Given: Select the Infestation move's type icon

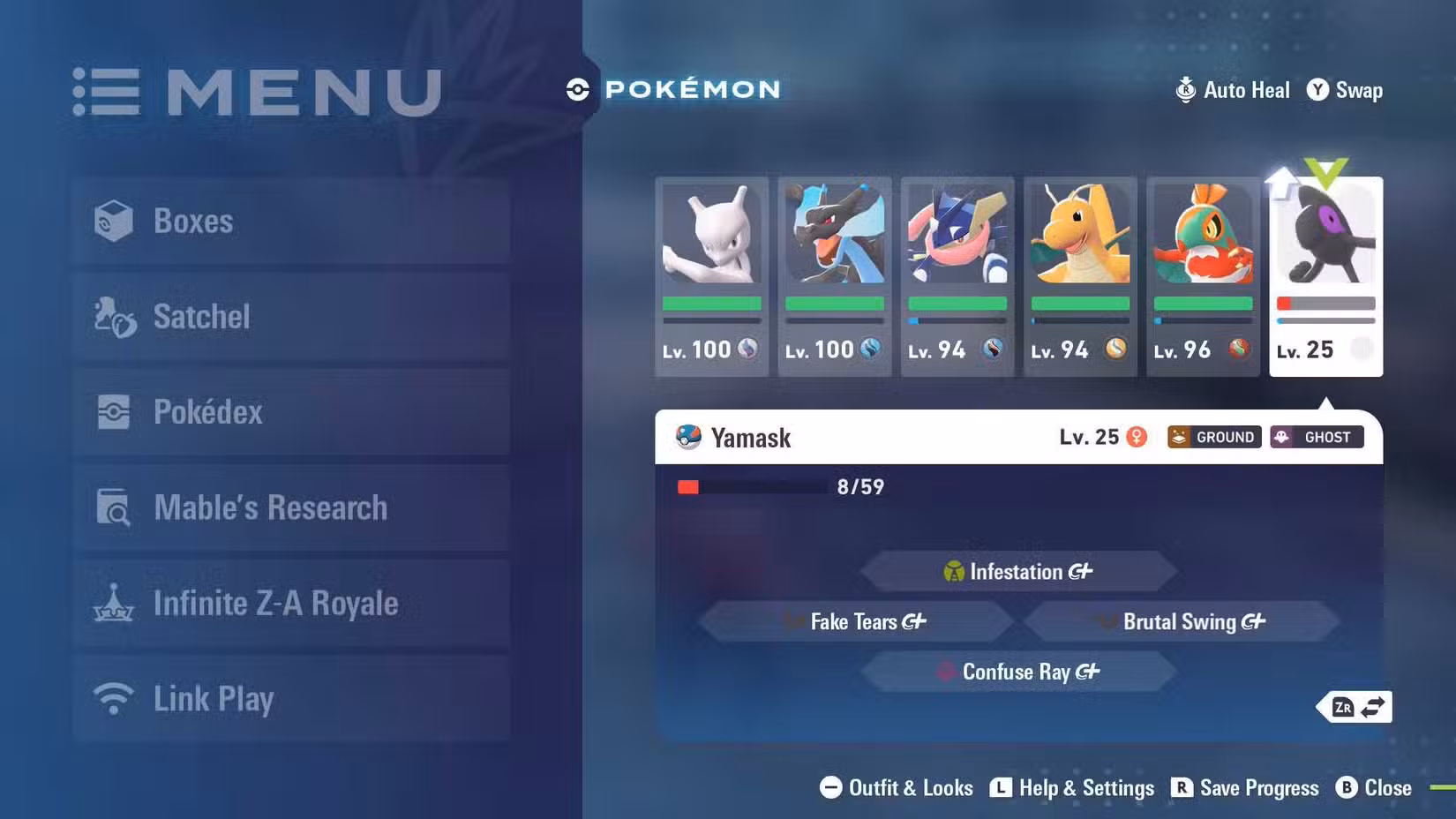Looking at the screenshot, I should [954, 571].
